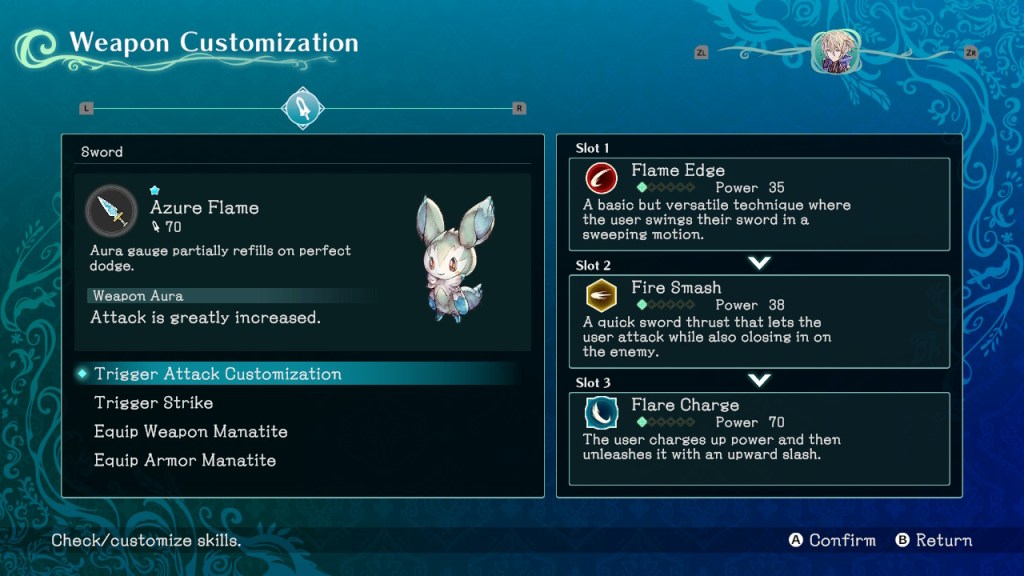Pick the Fire Smash skill slot
The height and width of the screenshot is (576, 1024).
(x=759, y=321)
